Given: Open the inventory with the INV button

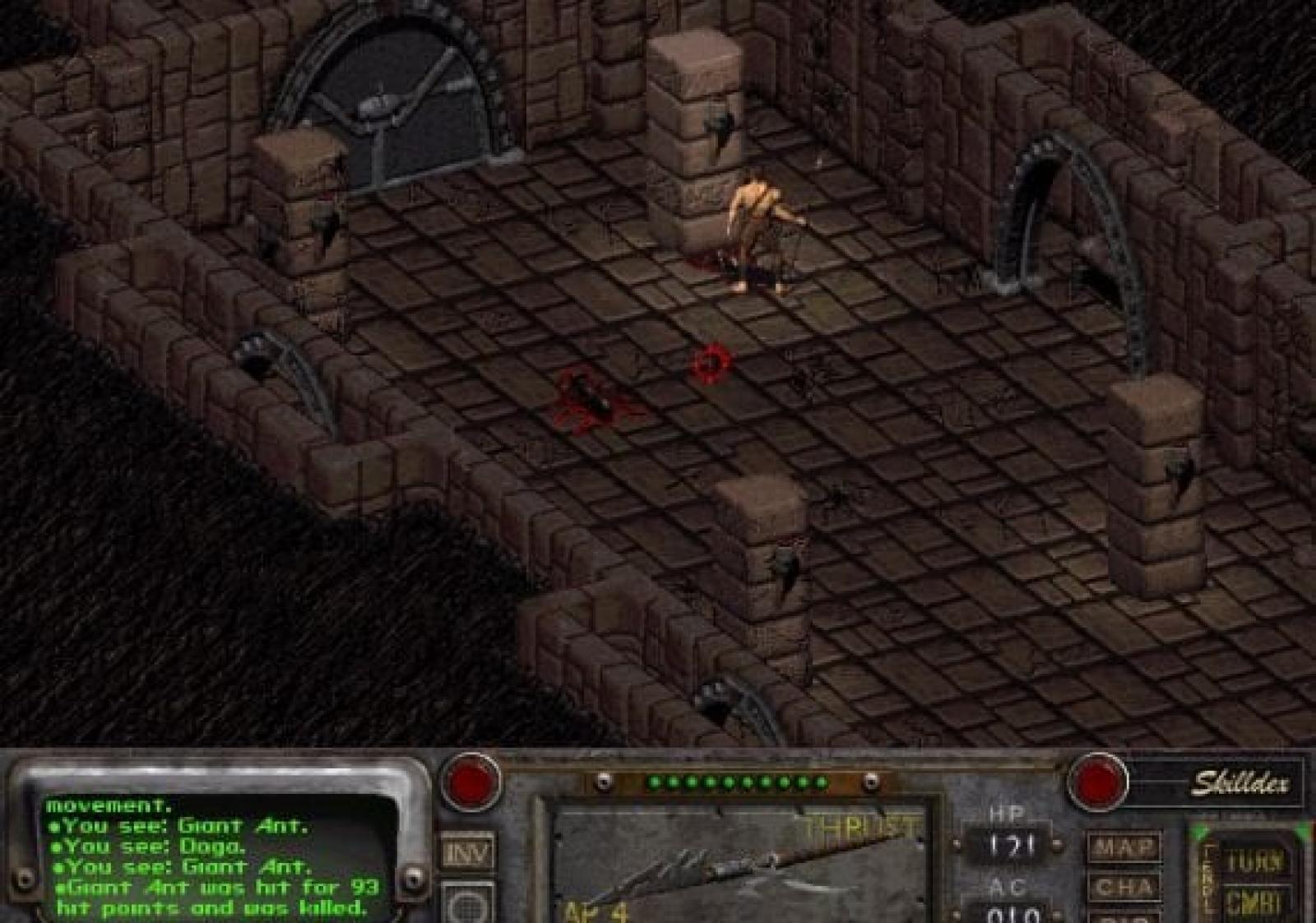Looking at the screenshot, I should [468, 853].
